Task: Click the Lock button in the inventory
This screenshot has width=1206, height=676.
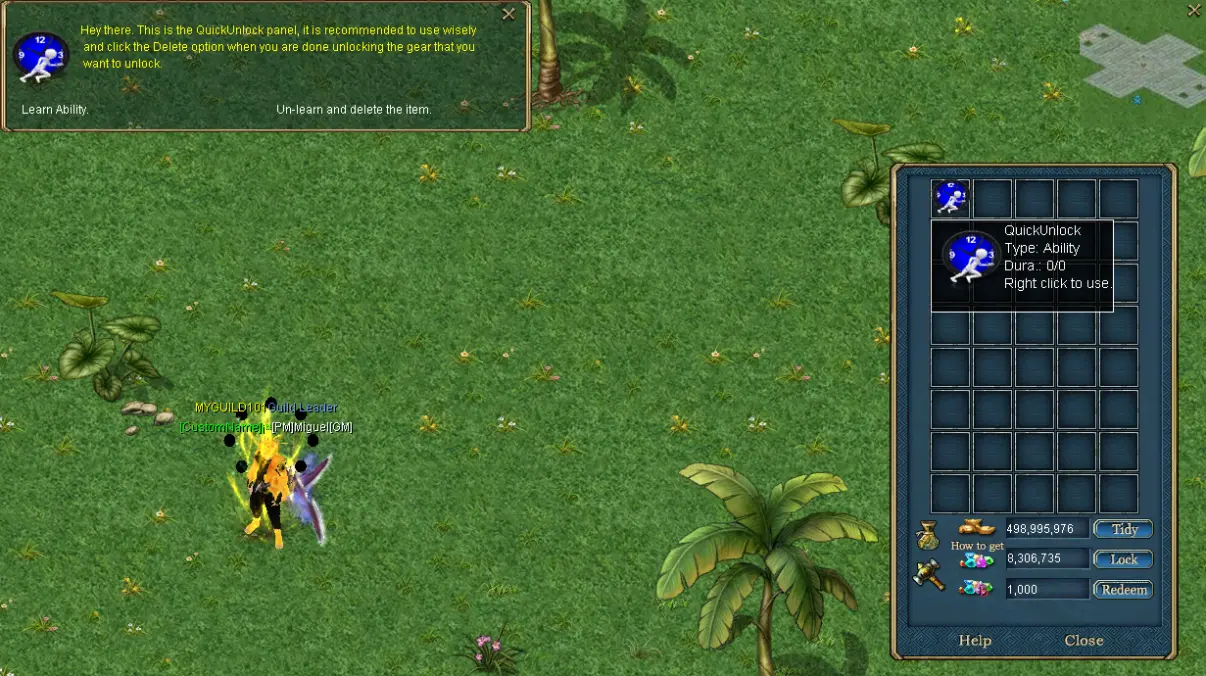Action: pyautogui.click(x=1123, y=559)
